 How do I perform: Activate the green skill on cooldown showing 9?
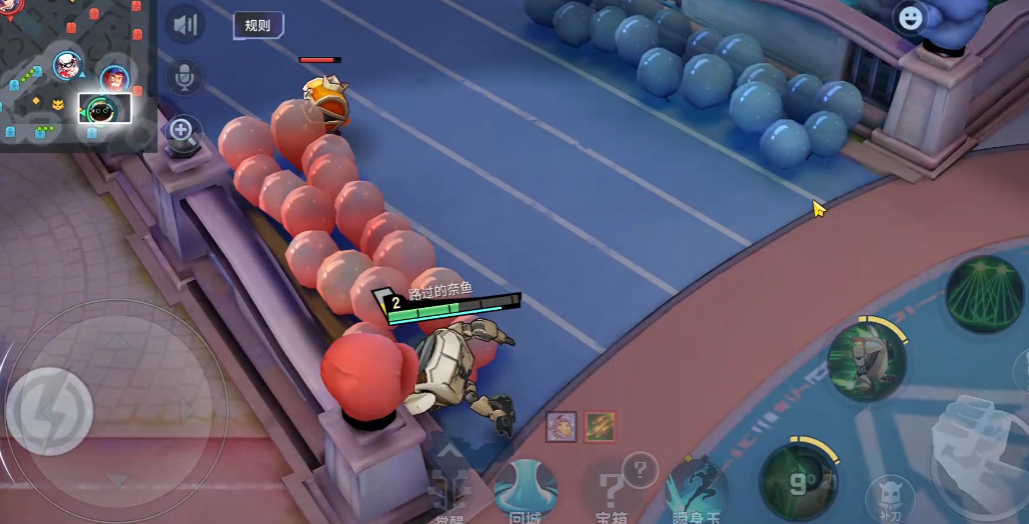point(798,482)
